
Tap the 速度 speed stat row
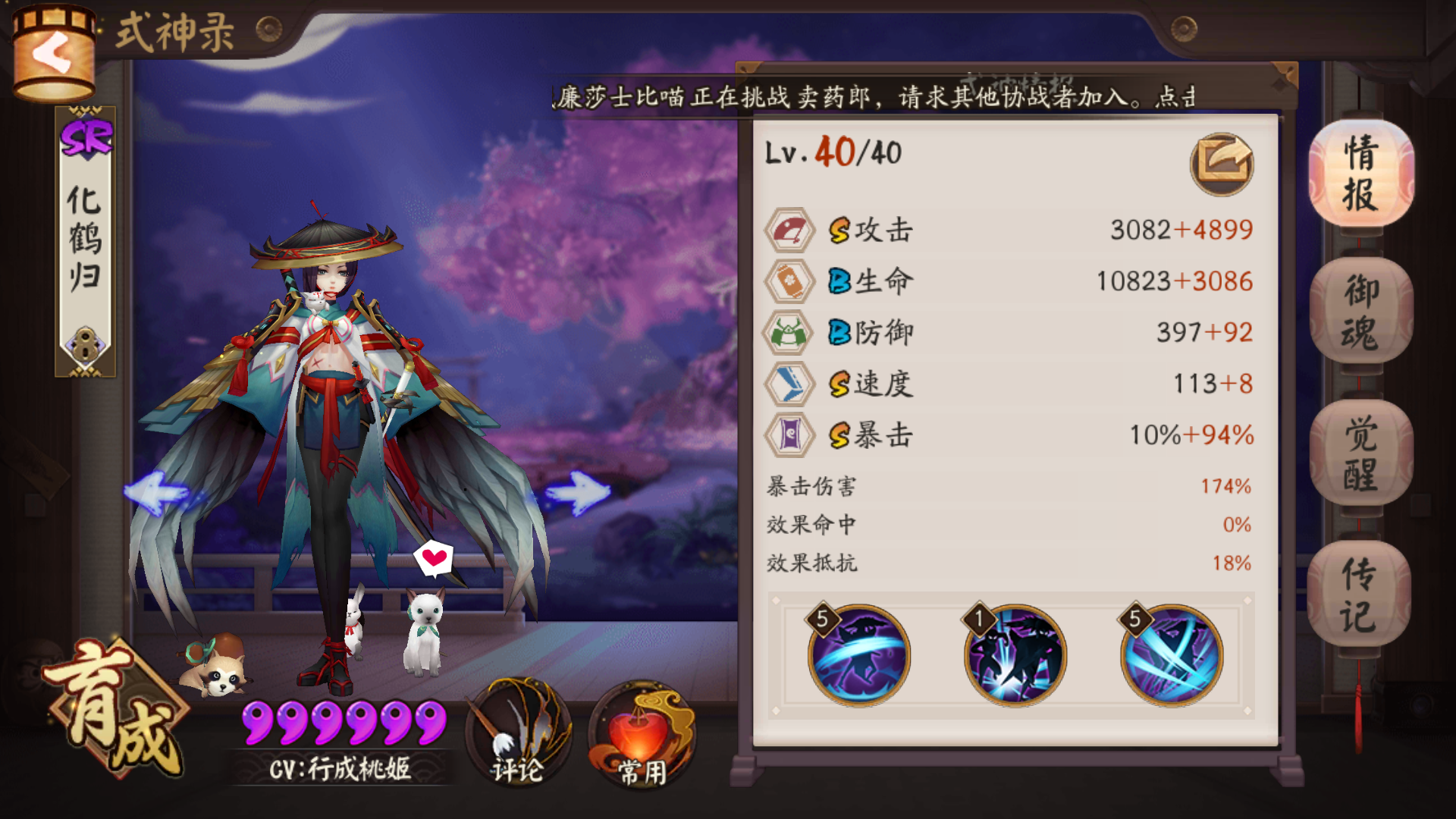[1009, 384]
